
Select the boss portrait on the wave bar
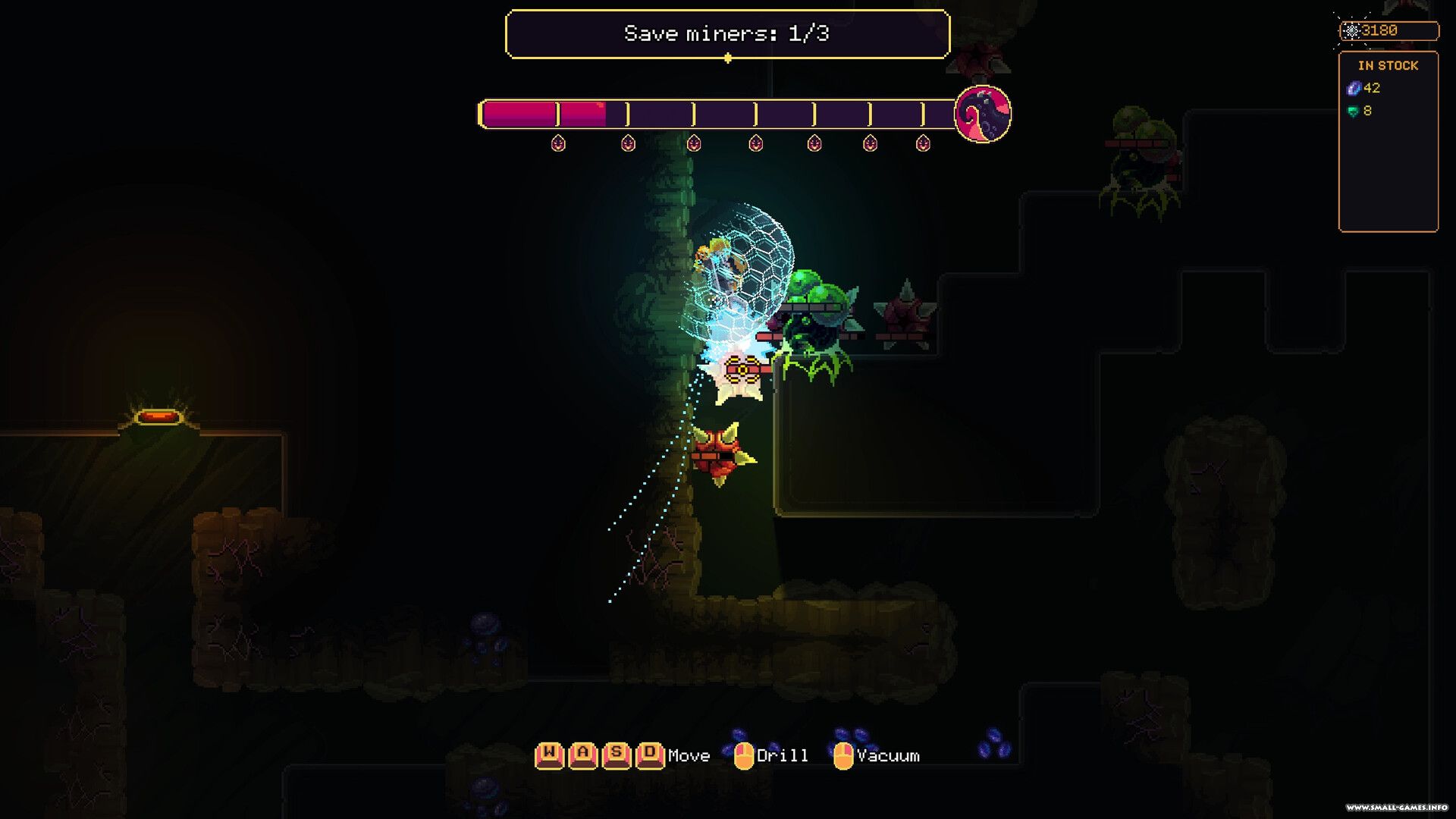[982, 115]
